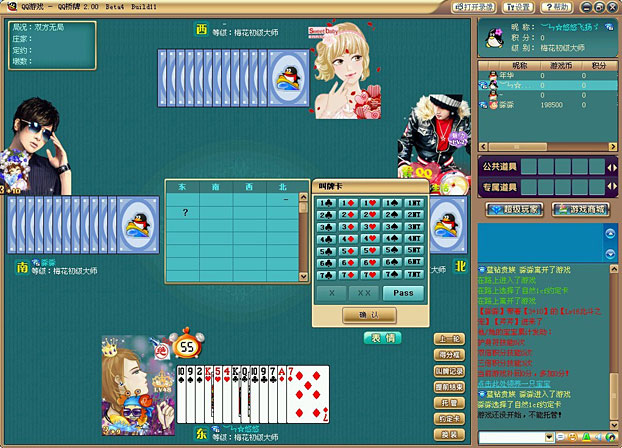Bid 1 No Trump on the bidding card

(415, 203)
